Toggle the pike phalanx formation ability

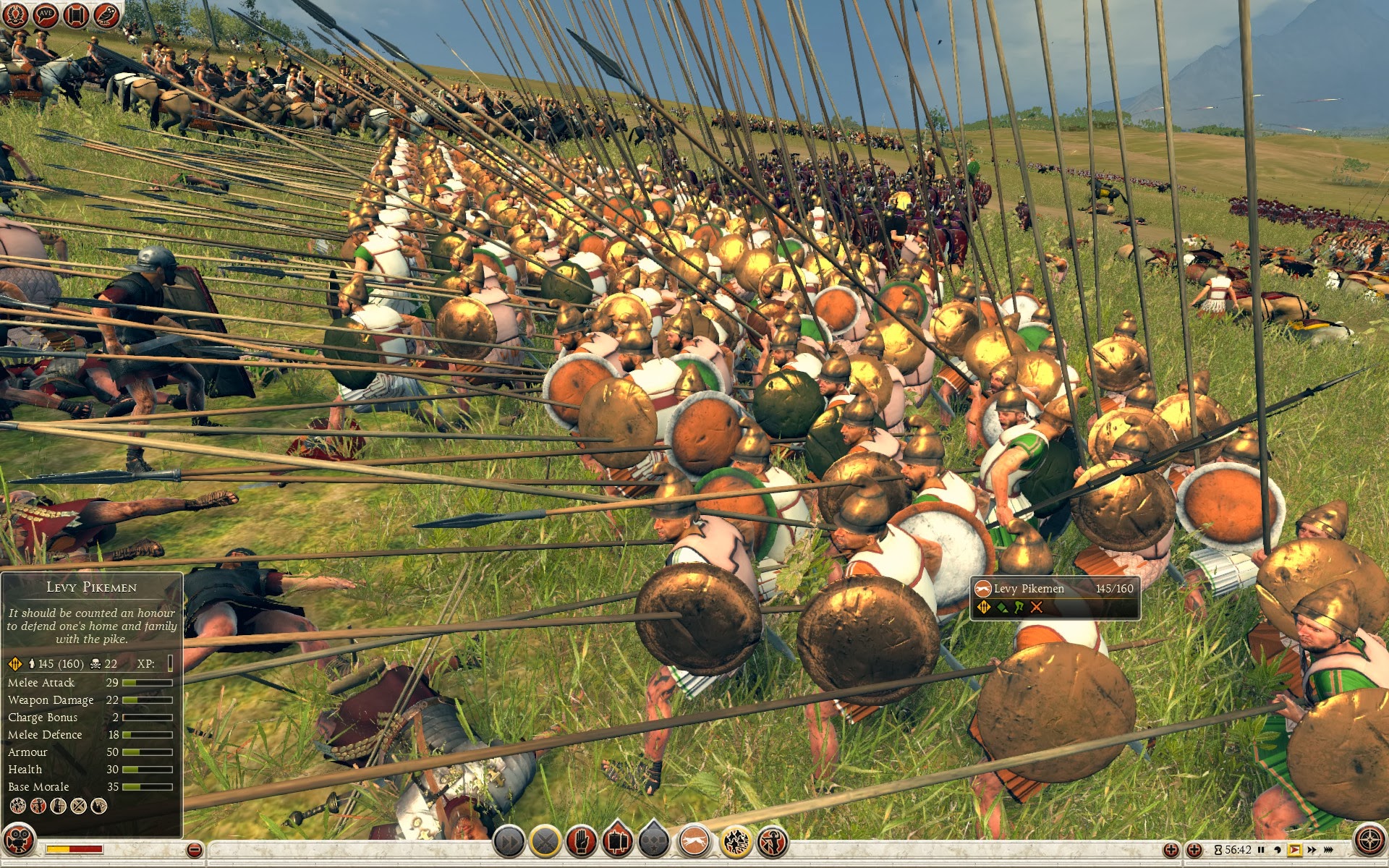(736, 842)
